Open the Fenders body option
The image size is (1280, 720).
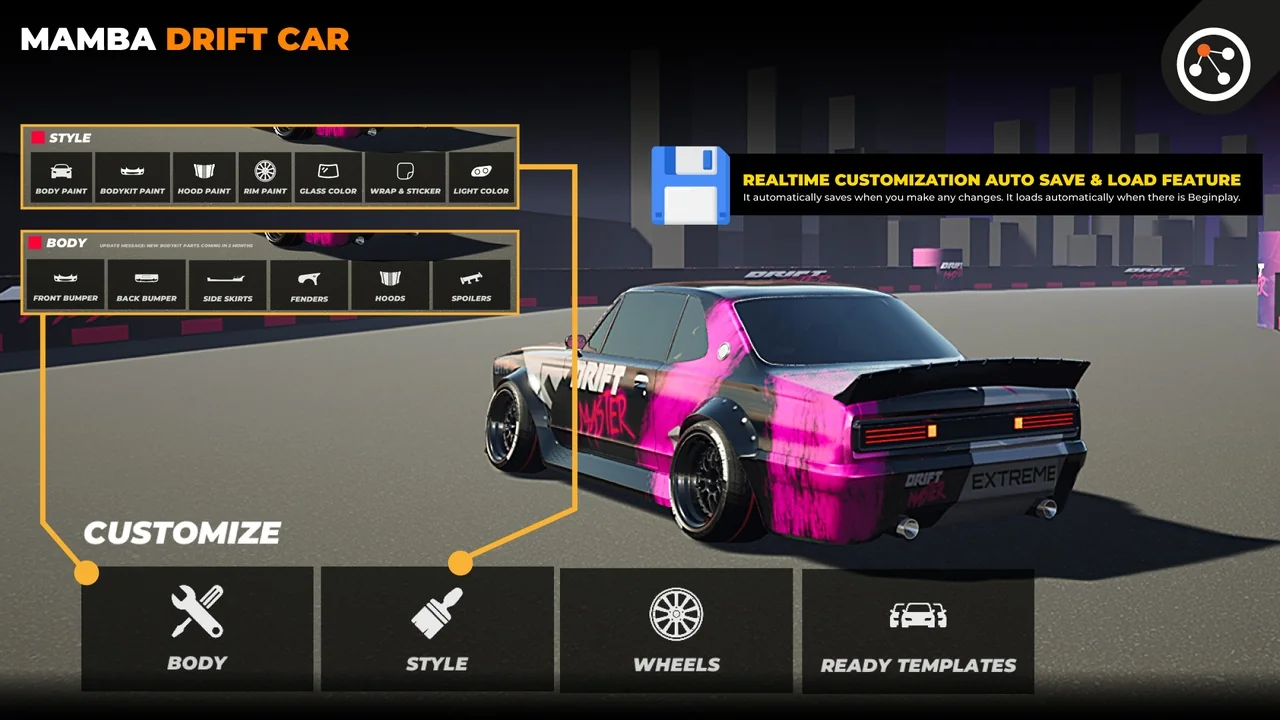309,285
